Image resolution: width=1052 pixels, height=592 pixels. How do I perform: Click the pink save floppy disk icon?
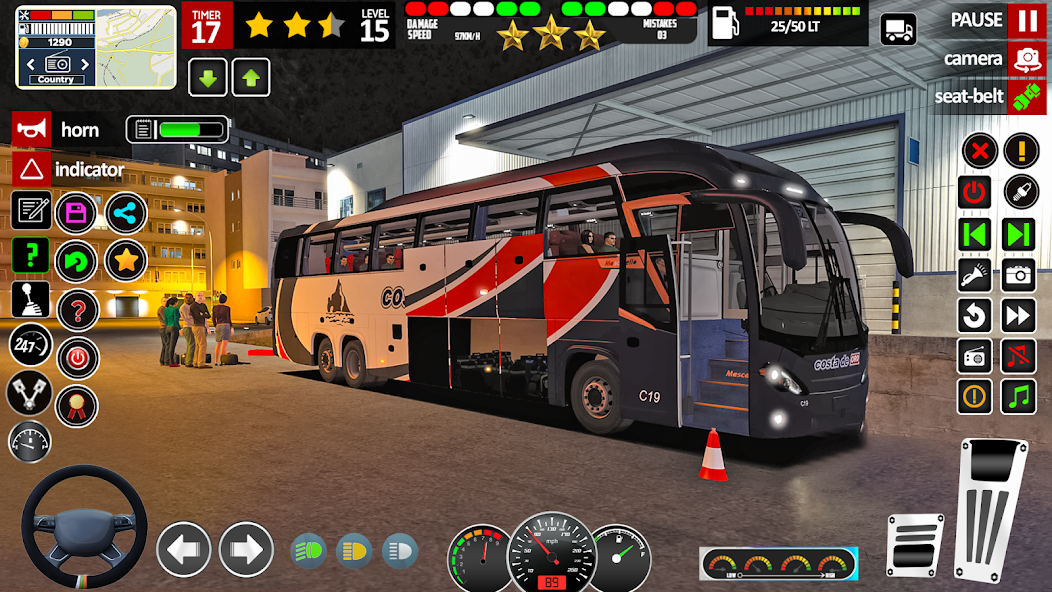tap(76, 212)
